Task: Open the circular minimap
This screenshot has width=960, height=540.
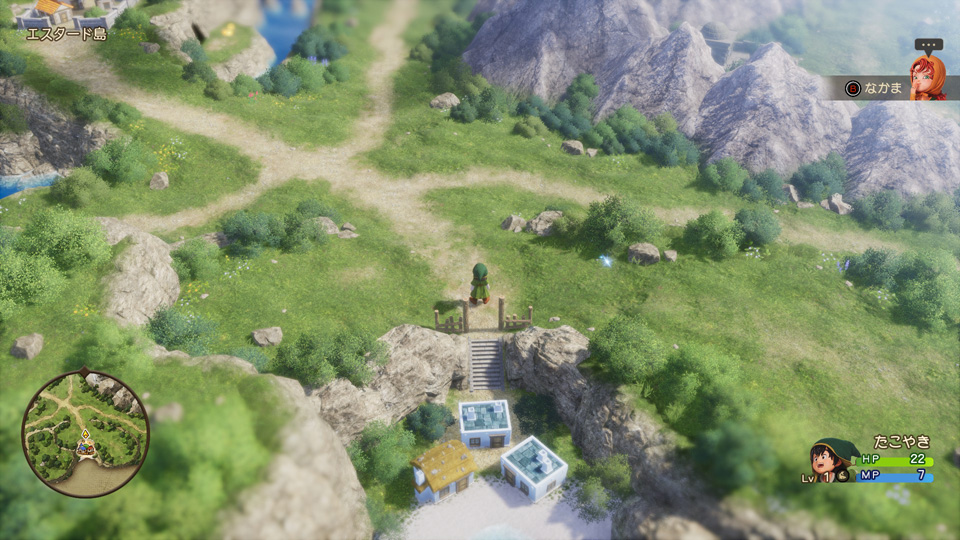Action: pyautogui.click(x=85, y=433)
